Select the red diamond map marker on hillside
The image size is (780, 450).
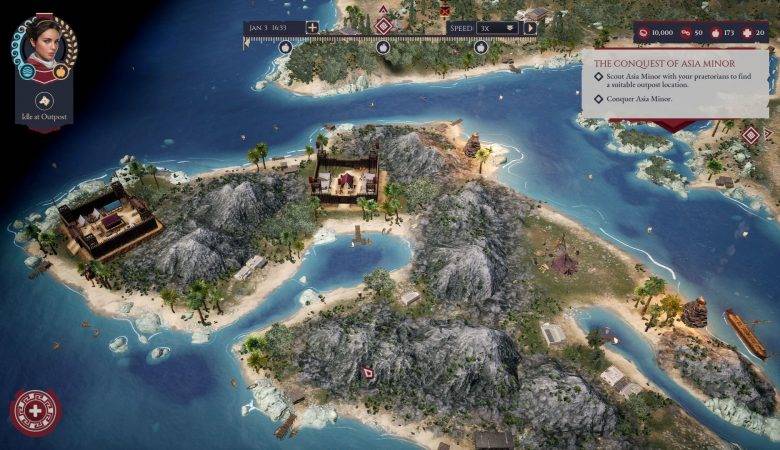pyautogui.click(x=367, y=373)
